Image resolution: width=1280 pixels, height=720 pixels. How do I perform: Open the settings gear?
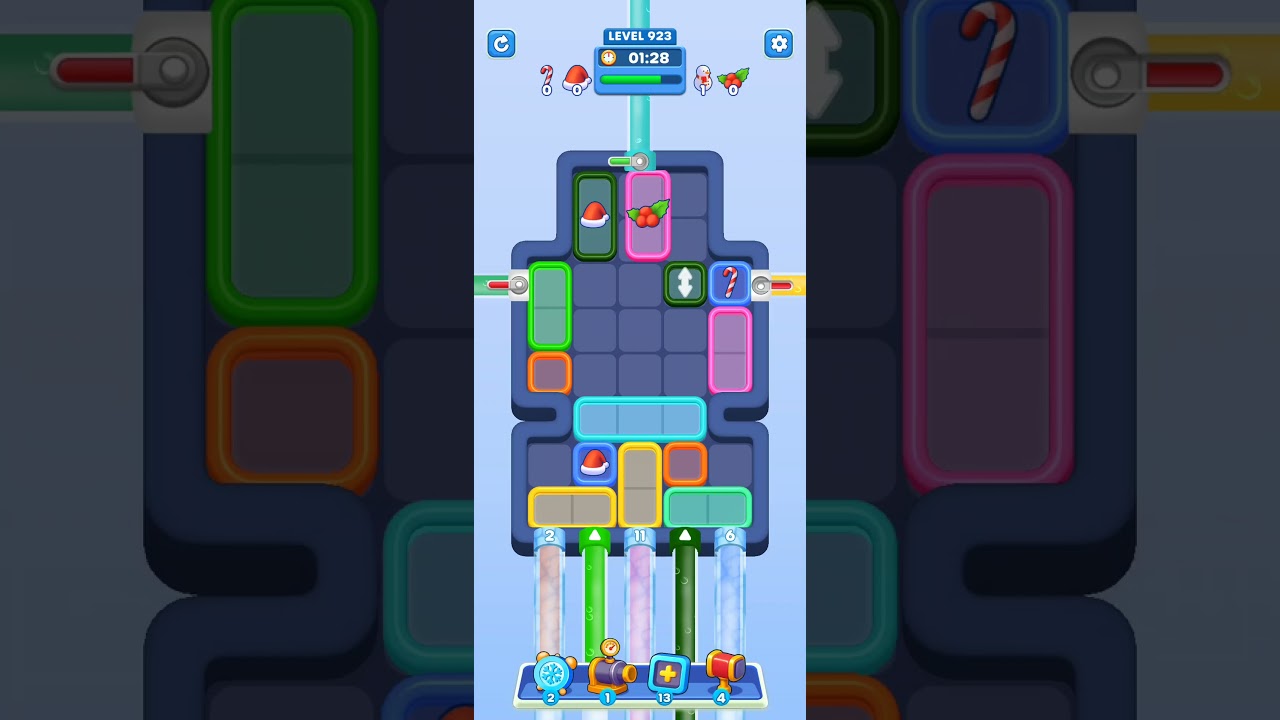[779, 44]
